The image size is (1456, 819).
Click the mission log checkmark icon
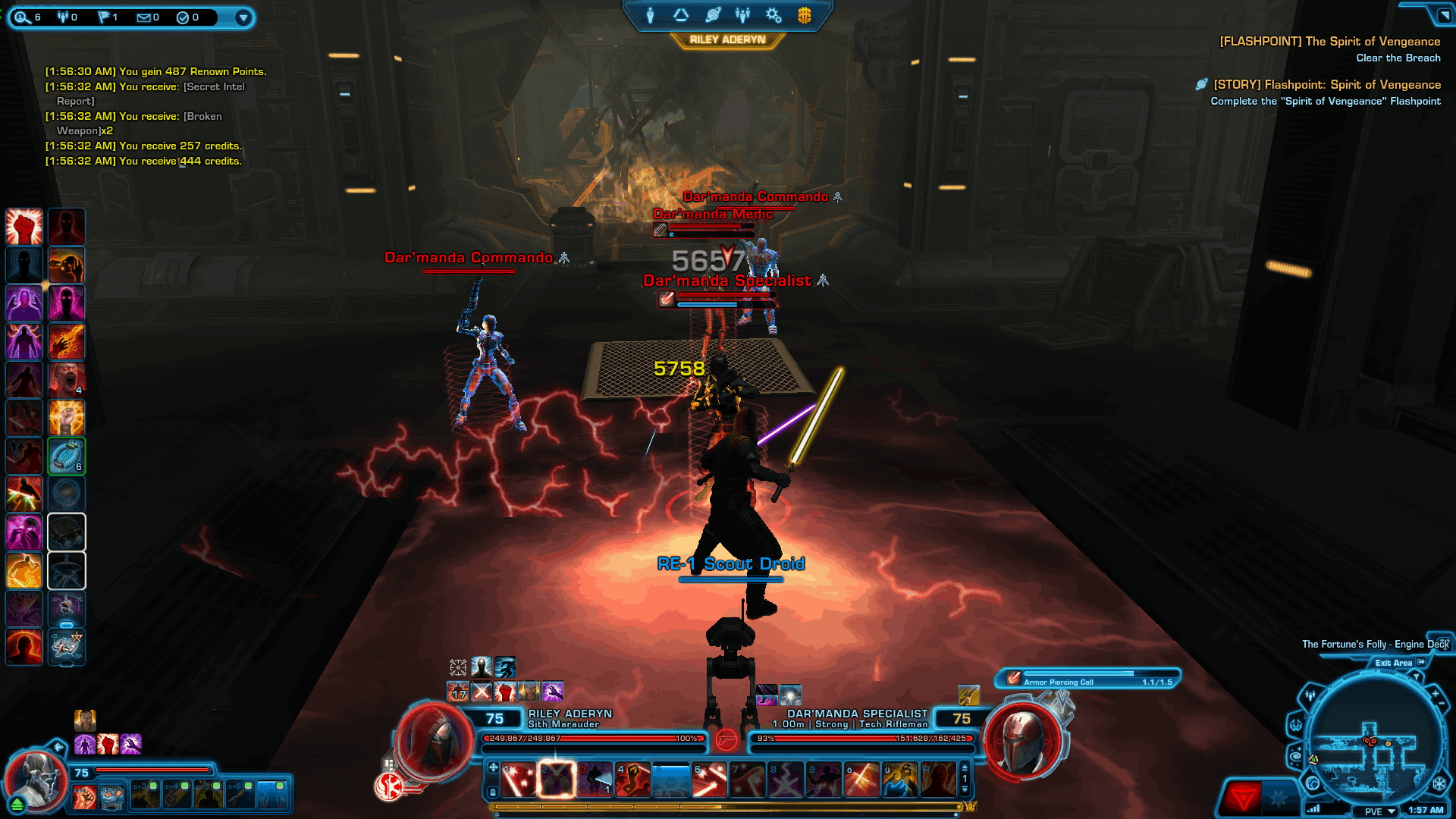coord(183,17)
